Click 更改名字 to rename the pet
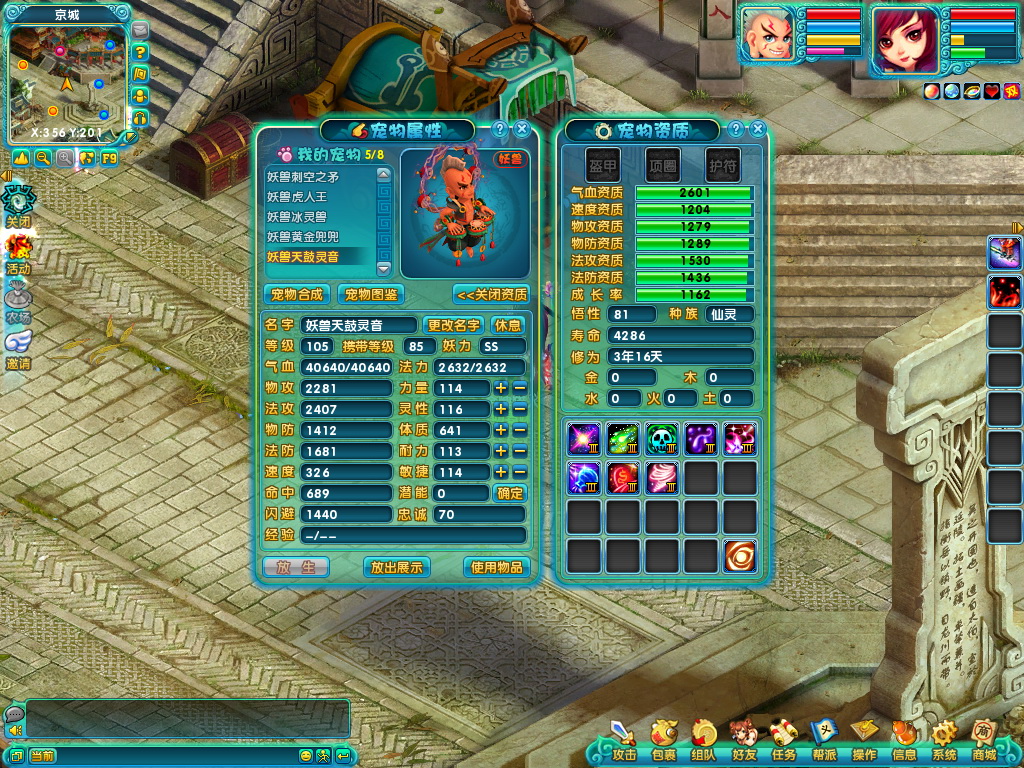The width and height of the screenshot is (1024, 768). [x=453, y=325]
